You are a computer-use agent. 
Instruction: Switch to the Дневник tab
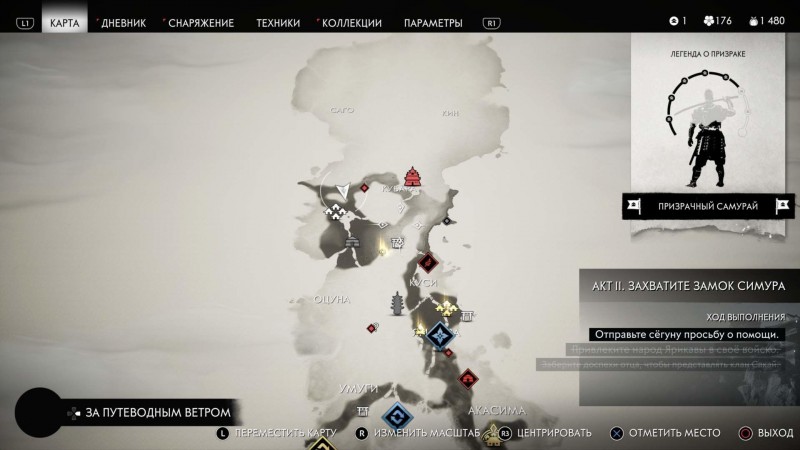pos(124,22)
